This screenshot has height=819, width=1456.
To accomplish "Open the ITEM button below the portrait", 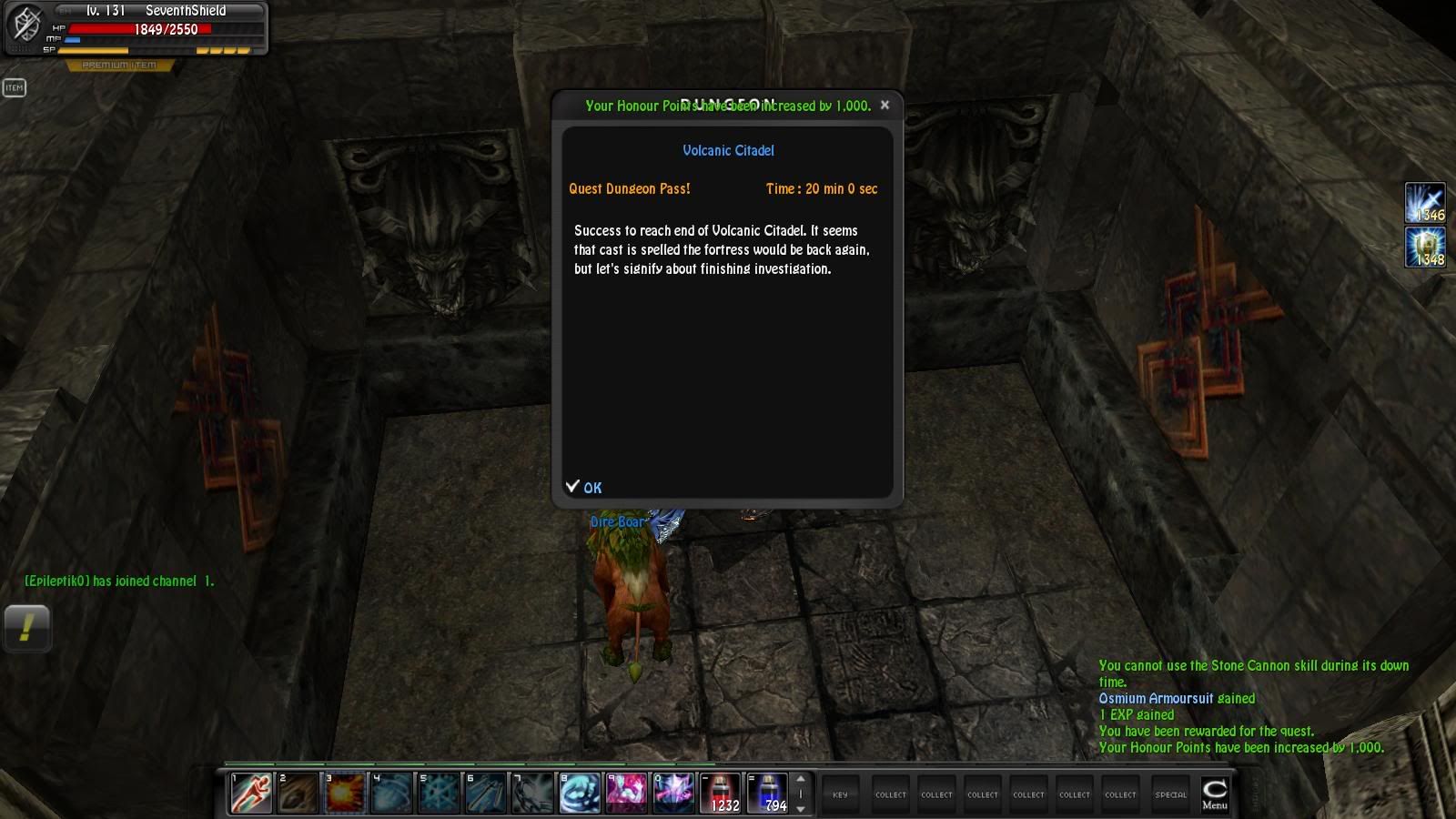I will tap(15, 87).
